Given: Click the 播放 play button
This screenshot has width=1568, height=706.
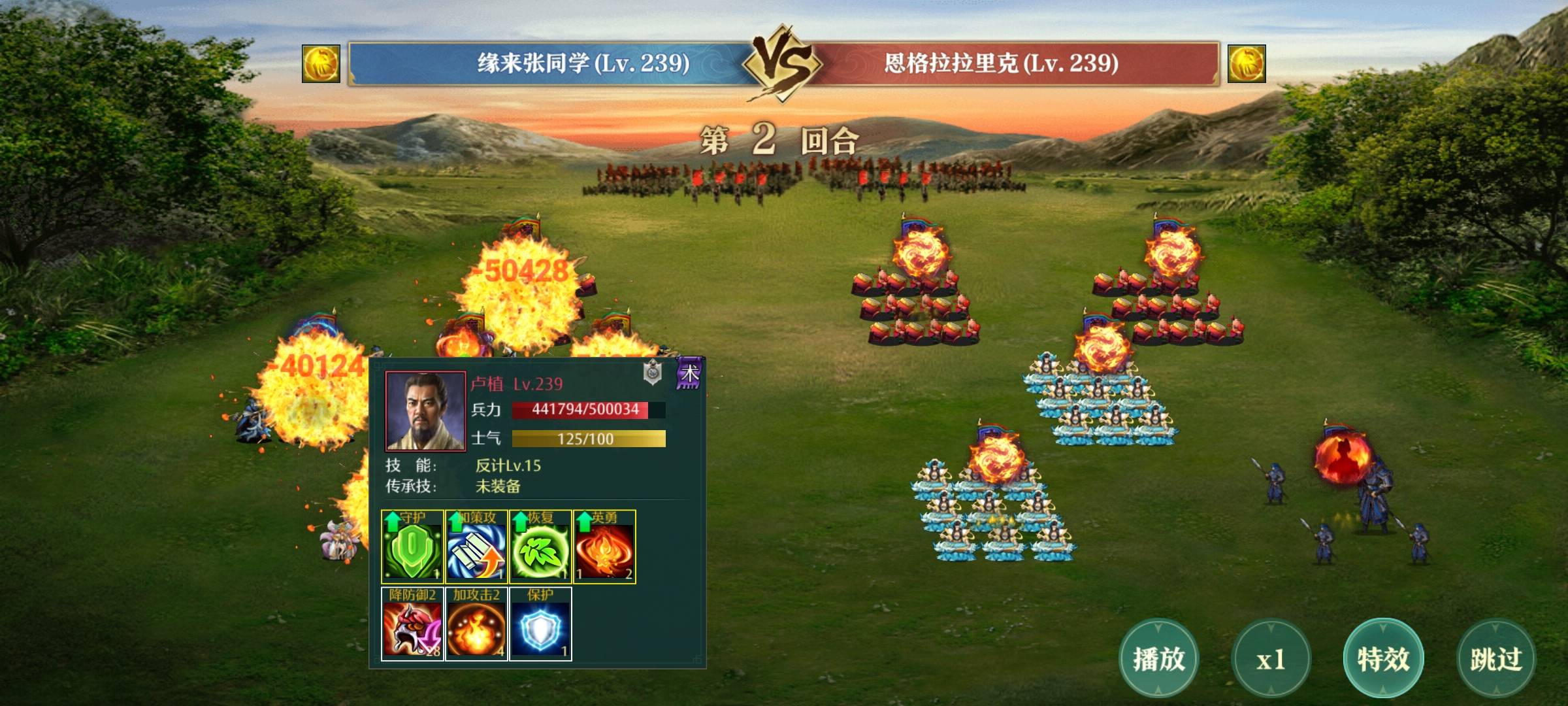Looking at the screenshot, I should [x=1158, y=658].
